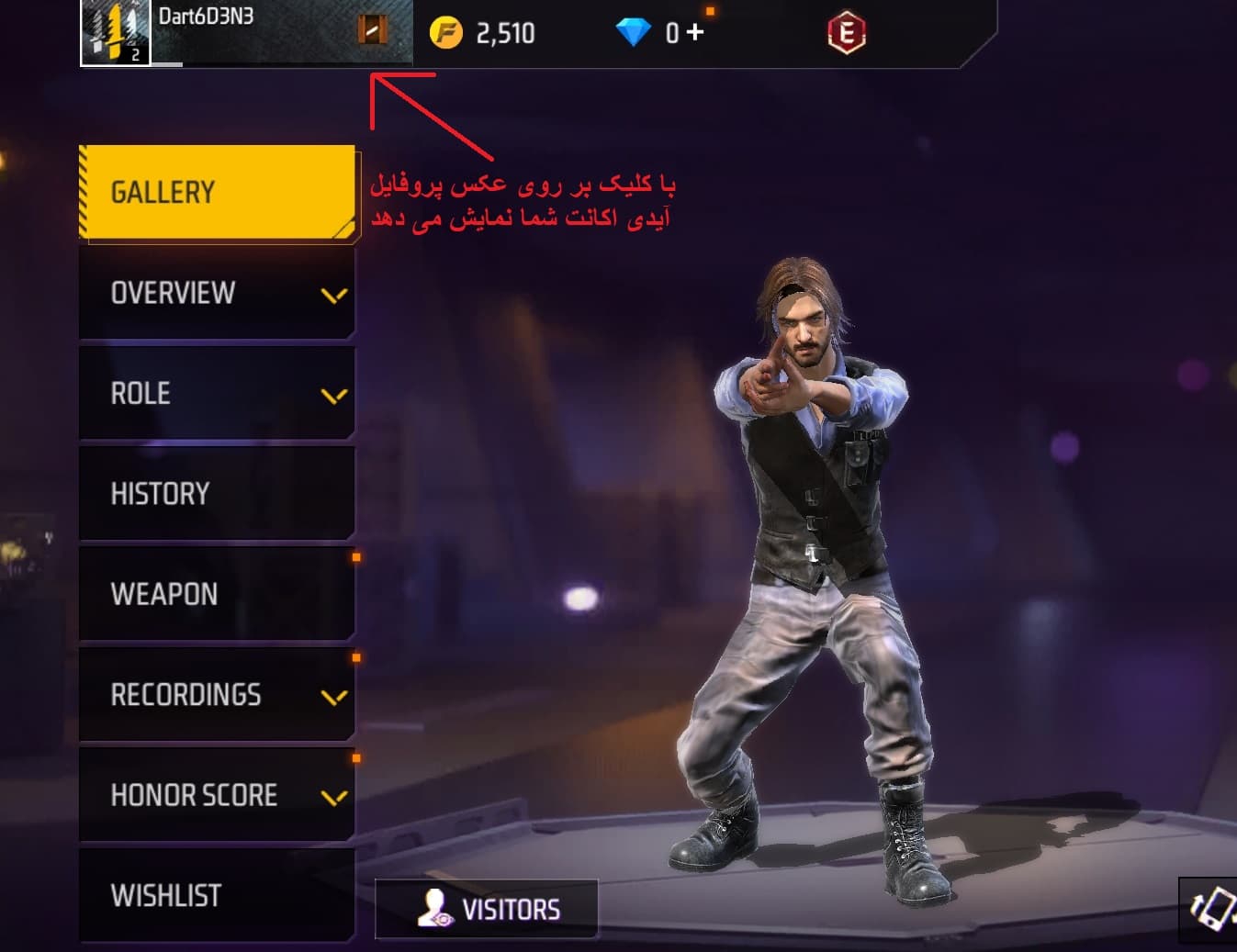Screen dimensions: 1237x952
Task: Expand the Overview menu entry
Action: [x=218, y=293]
